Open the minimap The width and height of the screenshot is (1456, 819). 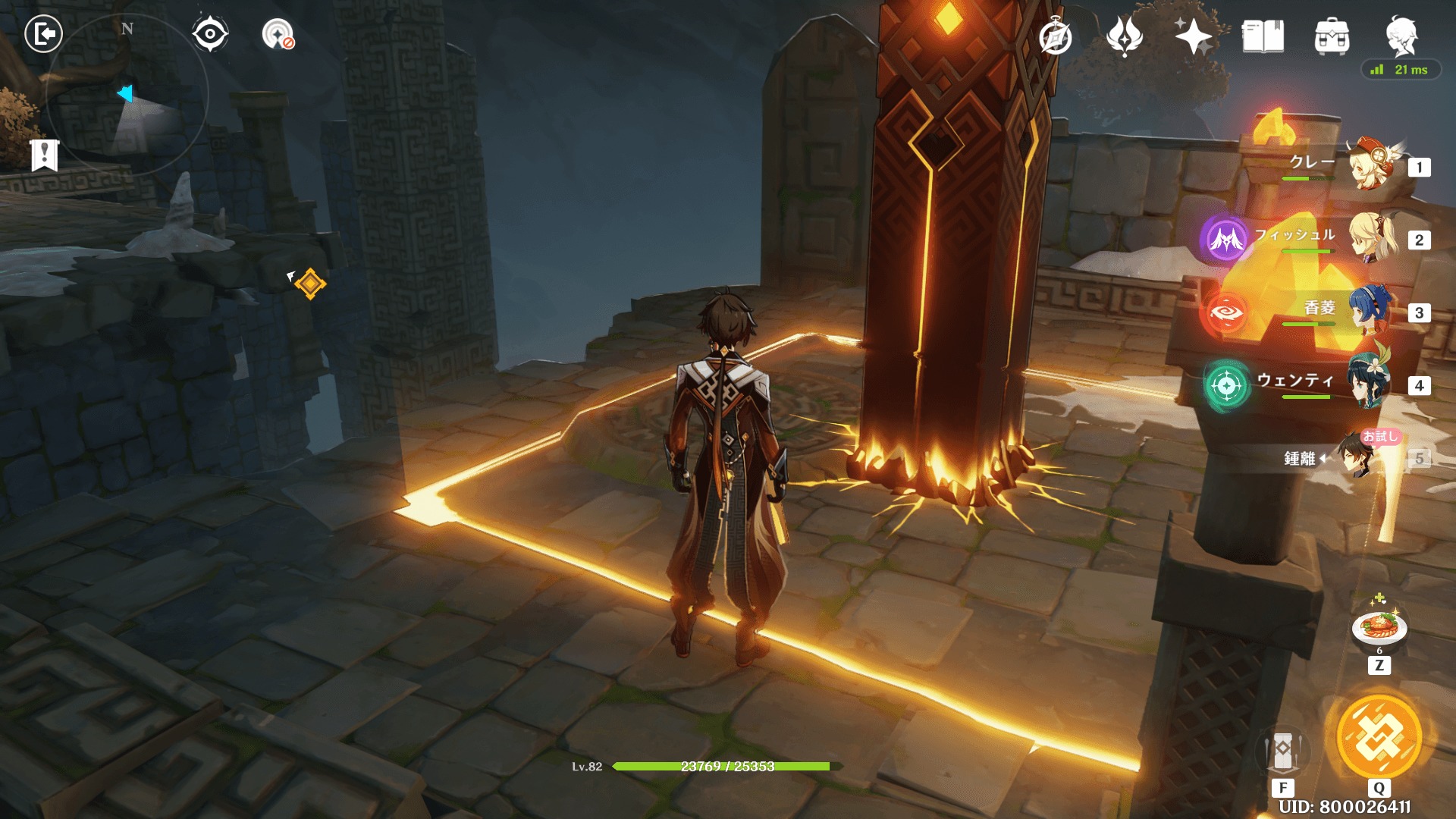click(127, 95)
